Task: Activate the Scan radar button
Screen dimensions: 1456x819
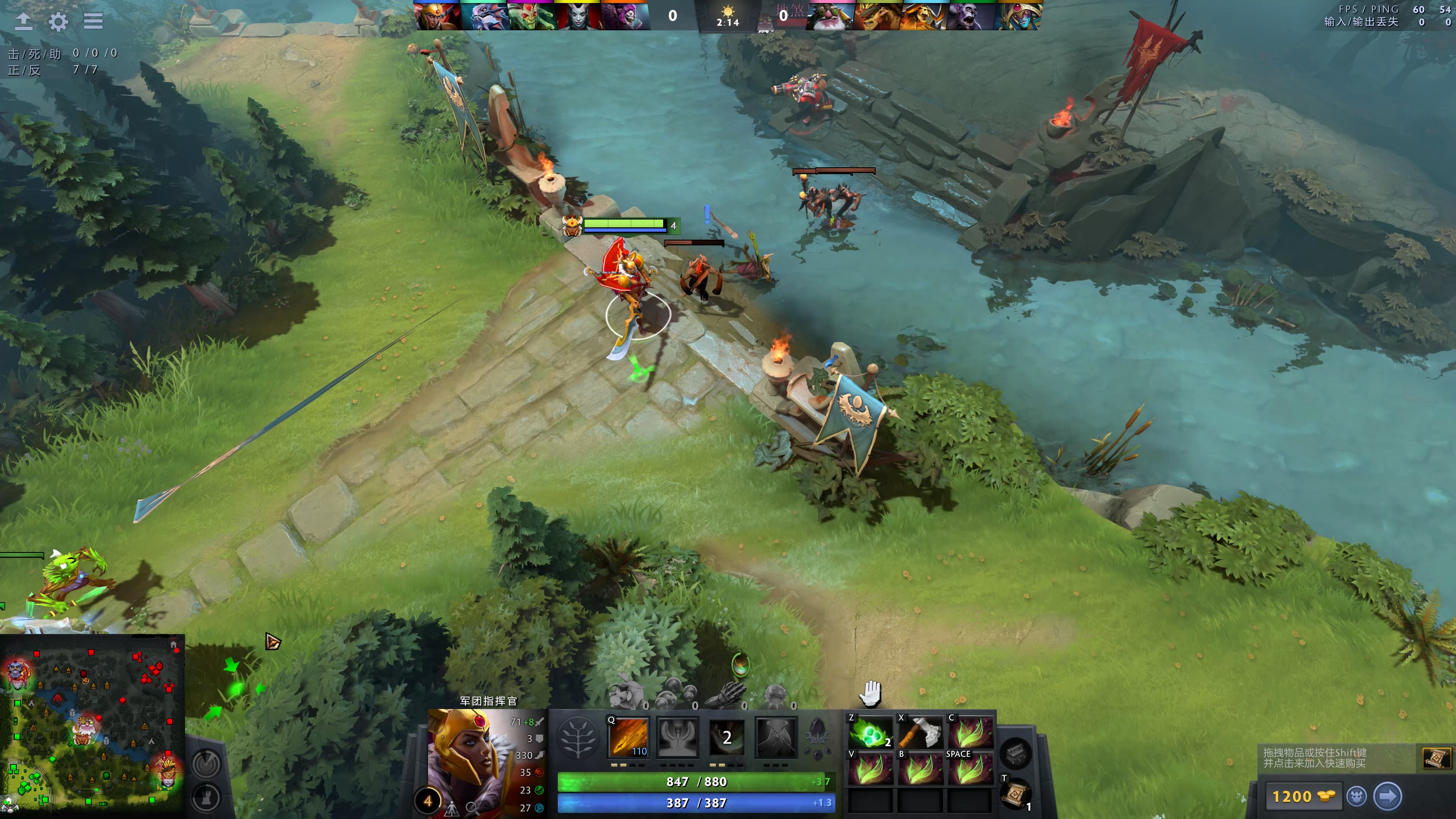Action: [x=206, y=763]
